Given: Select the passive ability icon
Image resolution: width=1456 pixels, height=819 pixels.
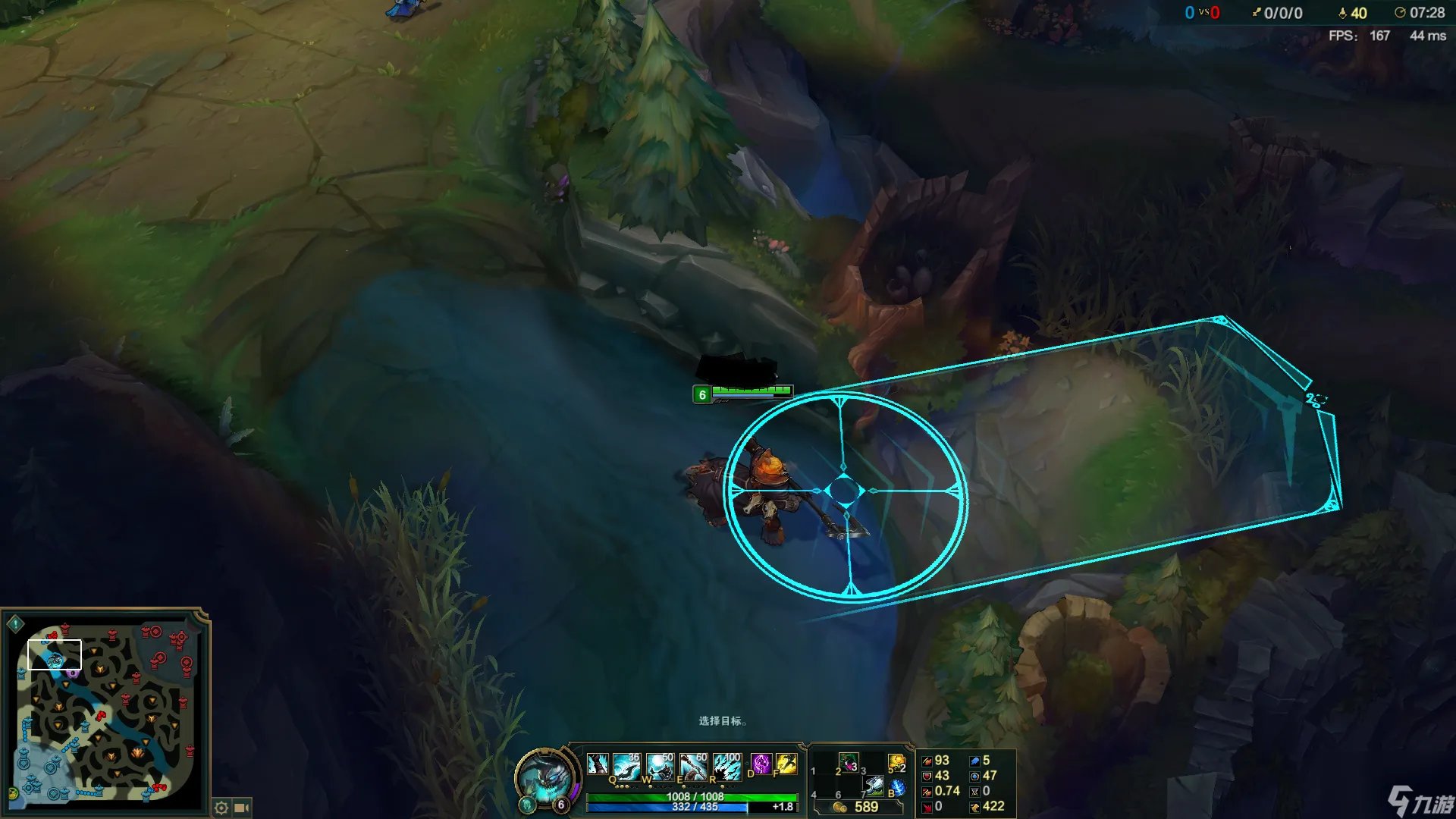Looking at the screenshot, I should (598, 764).
